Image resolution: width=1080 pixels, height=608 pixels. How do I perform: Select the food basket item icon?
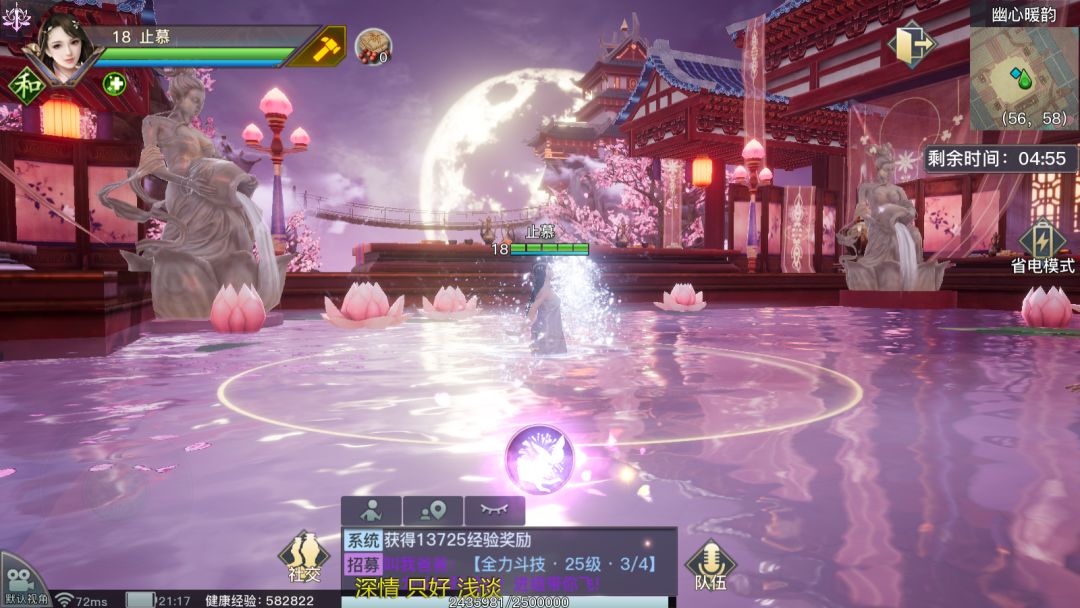(x=373, y=46)
